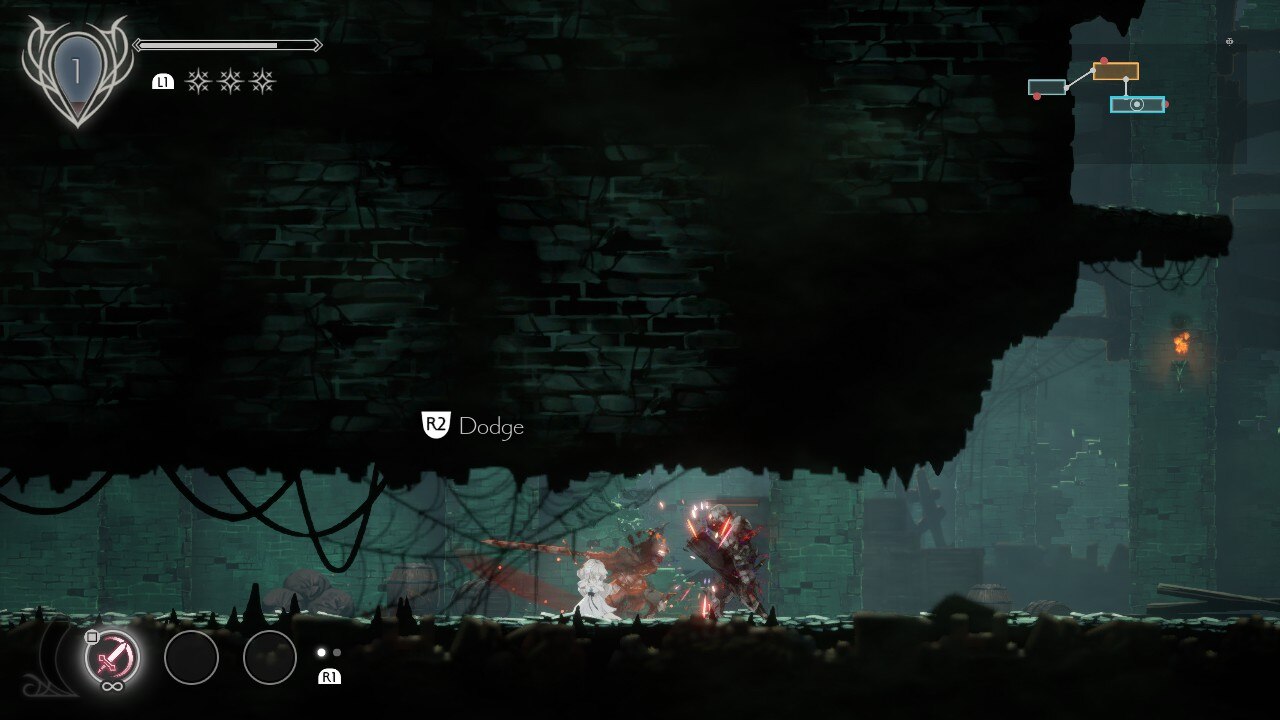This screenshot has width=1280, height=720.
Task: Select the sword attack skill slot
Action: [x=112, y=658]
